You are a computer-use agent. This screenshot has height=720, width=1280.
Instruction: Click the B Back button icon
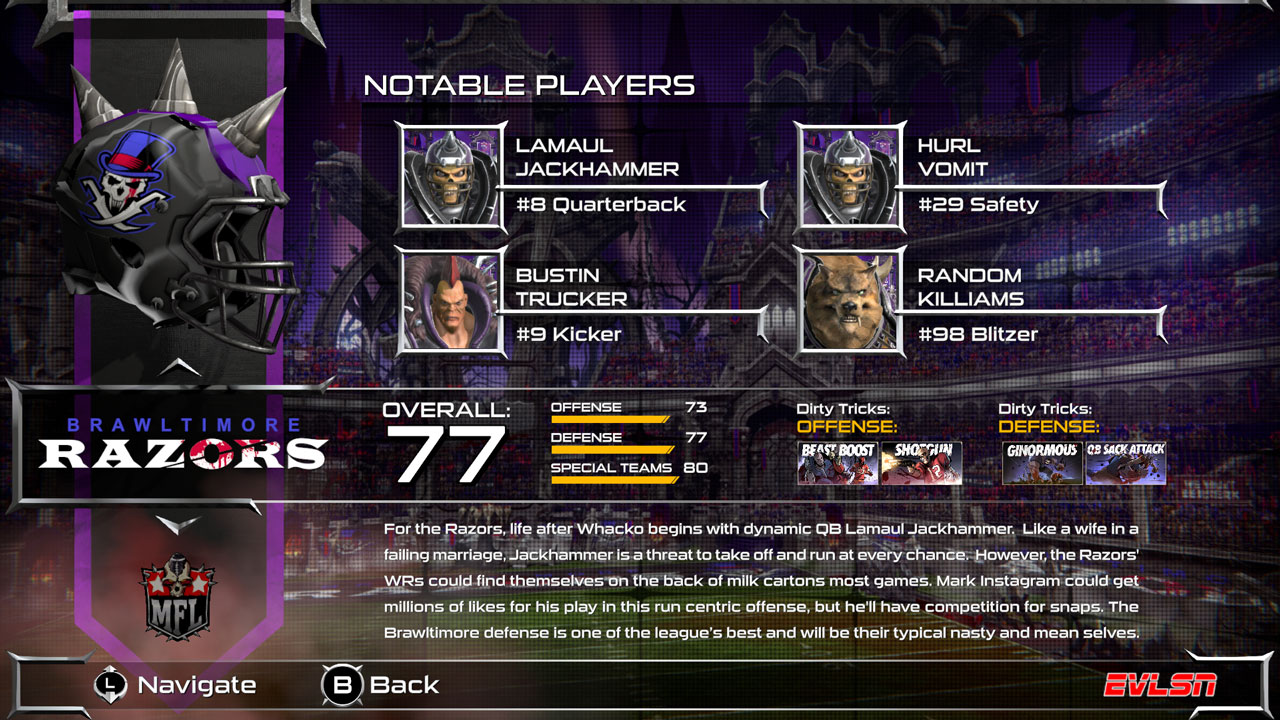click(x=341, y=686)
